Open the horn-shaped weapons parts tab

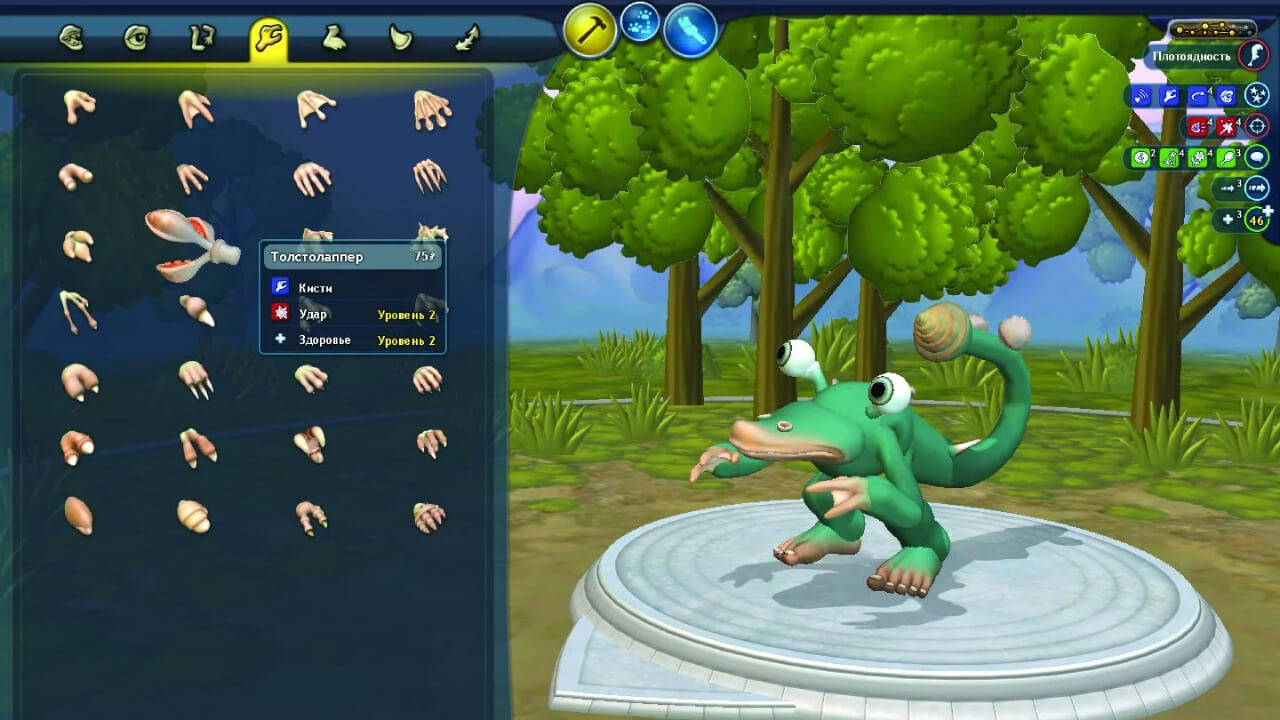tap(401, 39)
